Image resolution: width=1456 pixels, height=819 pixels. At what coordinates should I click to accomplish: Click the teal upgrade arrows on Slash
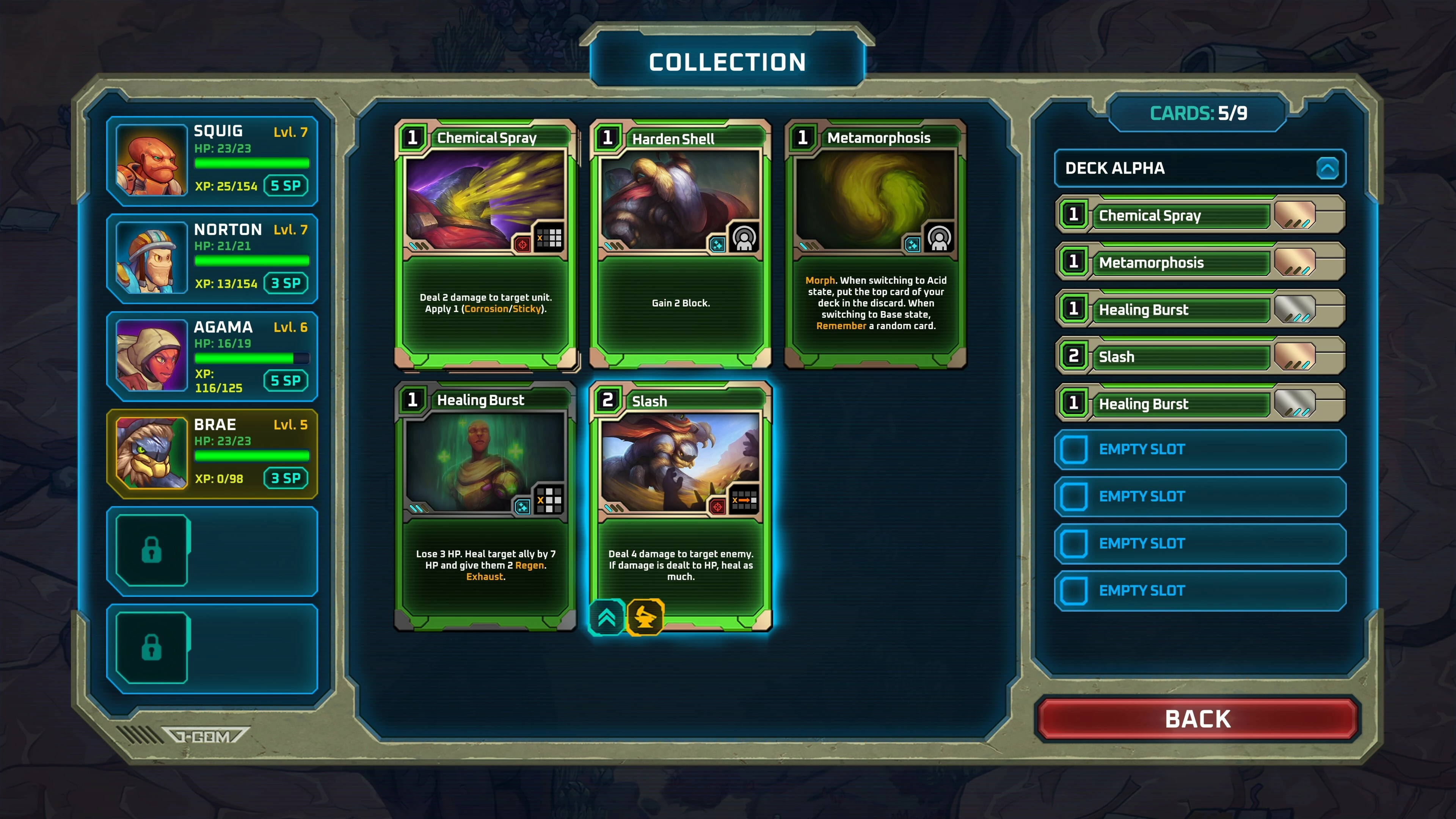click(x=607, y=617)
